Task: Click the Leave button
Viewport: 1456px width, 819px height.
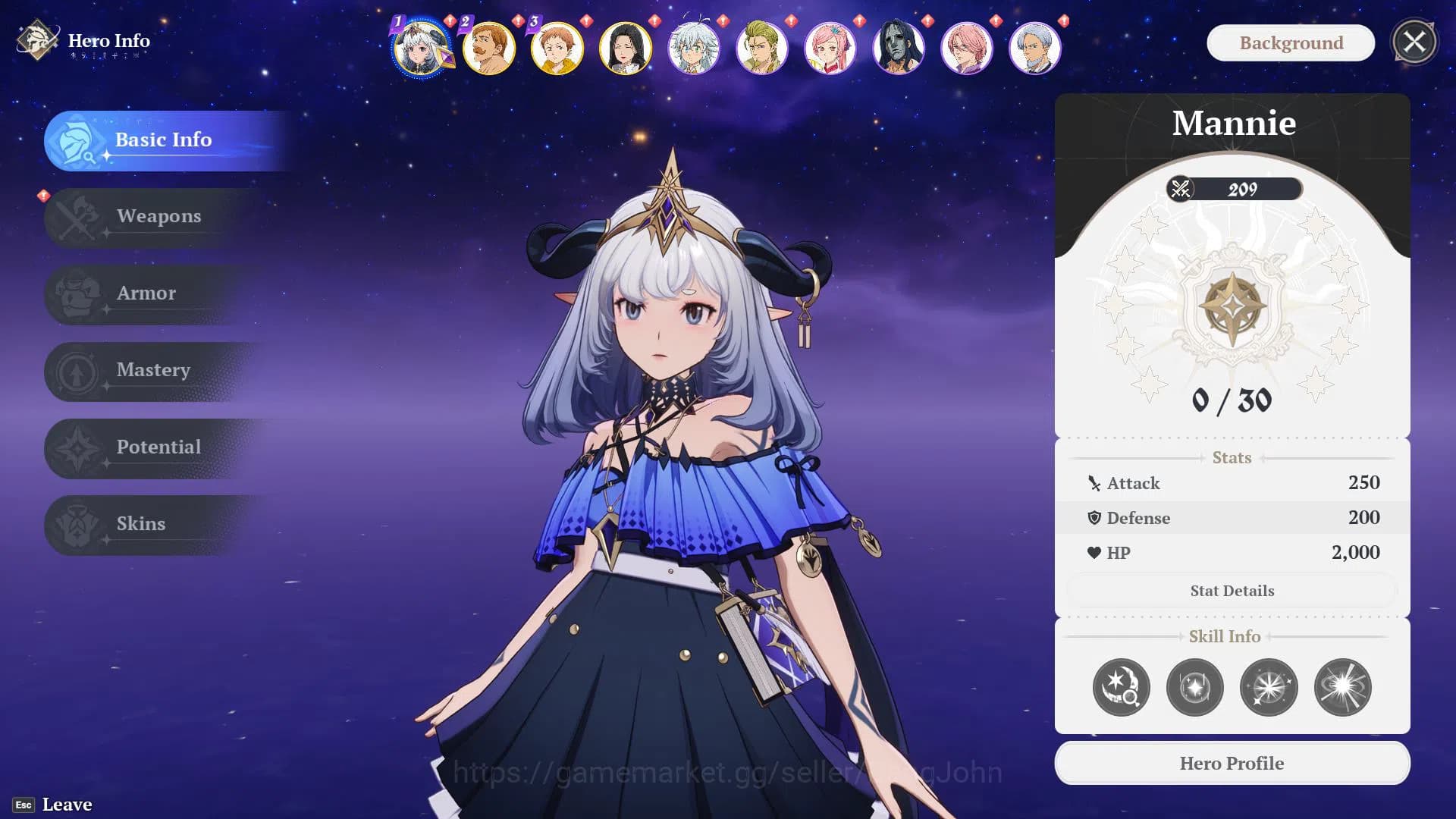Action: 67,805
